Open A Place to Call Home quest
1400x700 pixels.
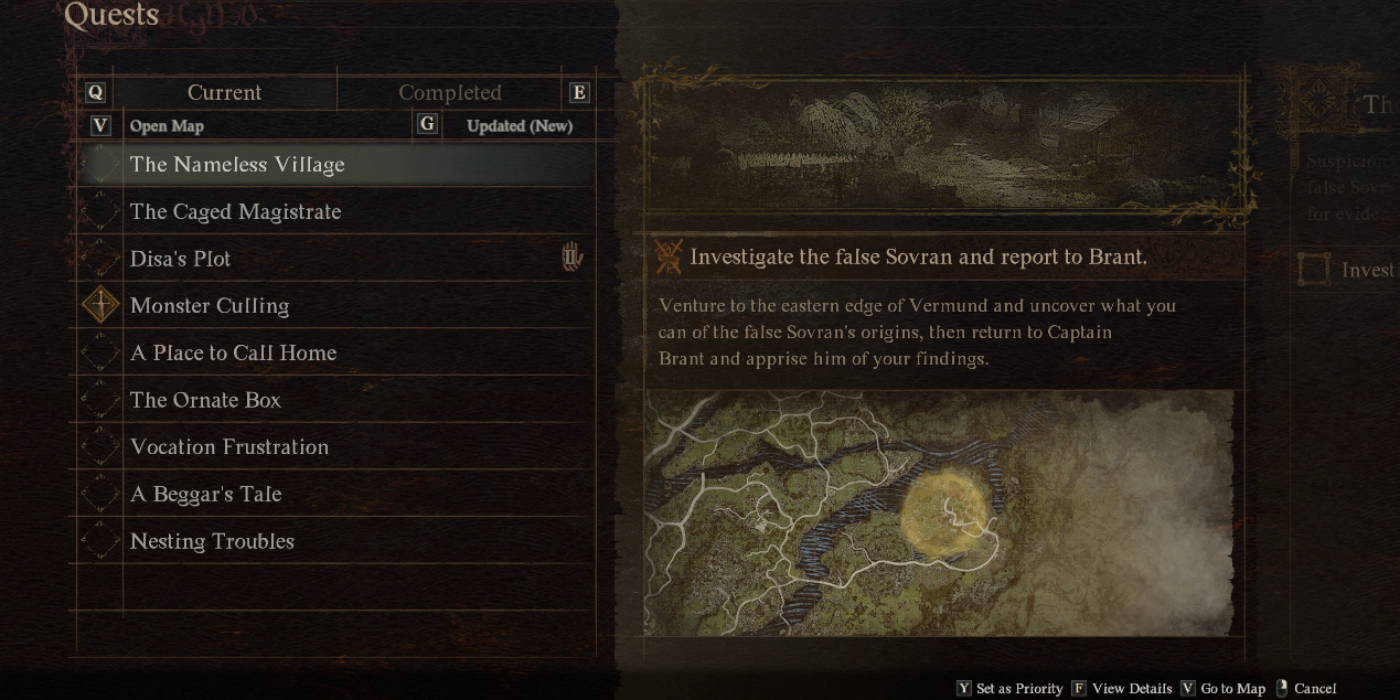click(233, 353)
